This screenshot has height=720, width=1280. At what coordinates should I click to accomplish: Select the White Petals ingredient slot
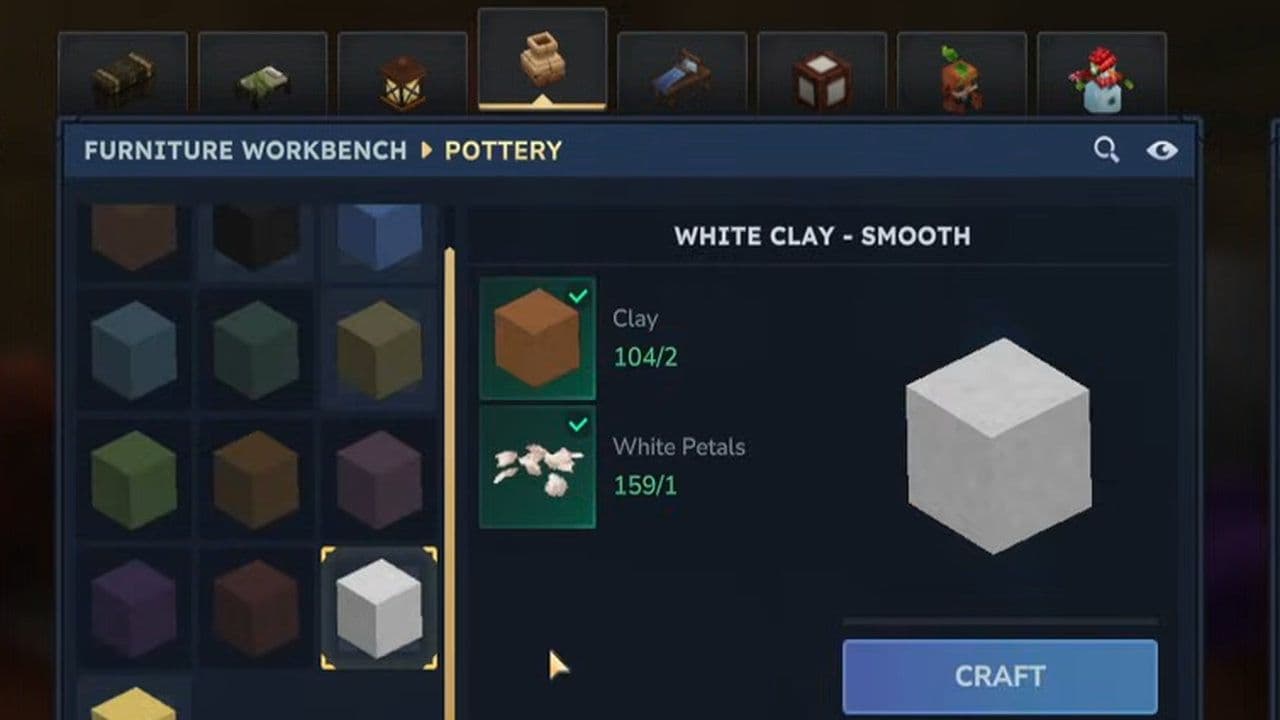point(538,466)
